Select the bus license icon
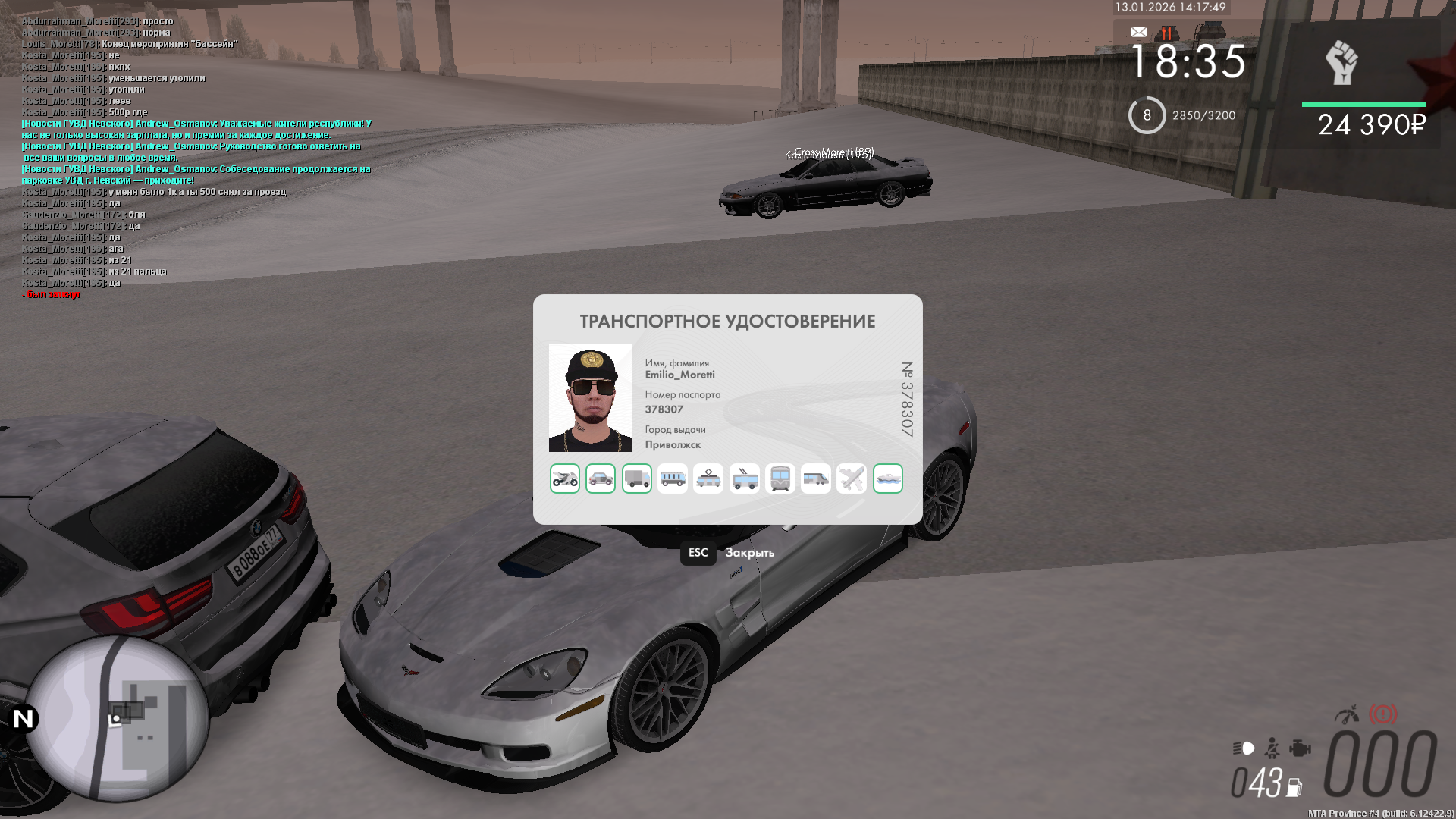The width and height of the screenshot is (1456, 819). 673,479
